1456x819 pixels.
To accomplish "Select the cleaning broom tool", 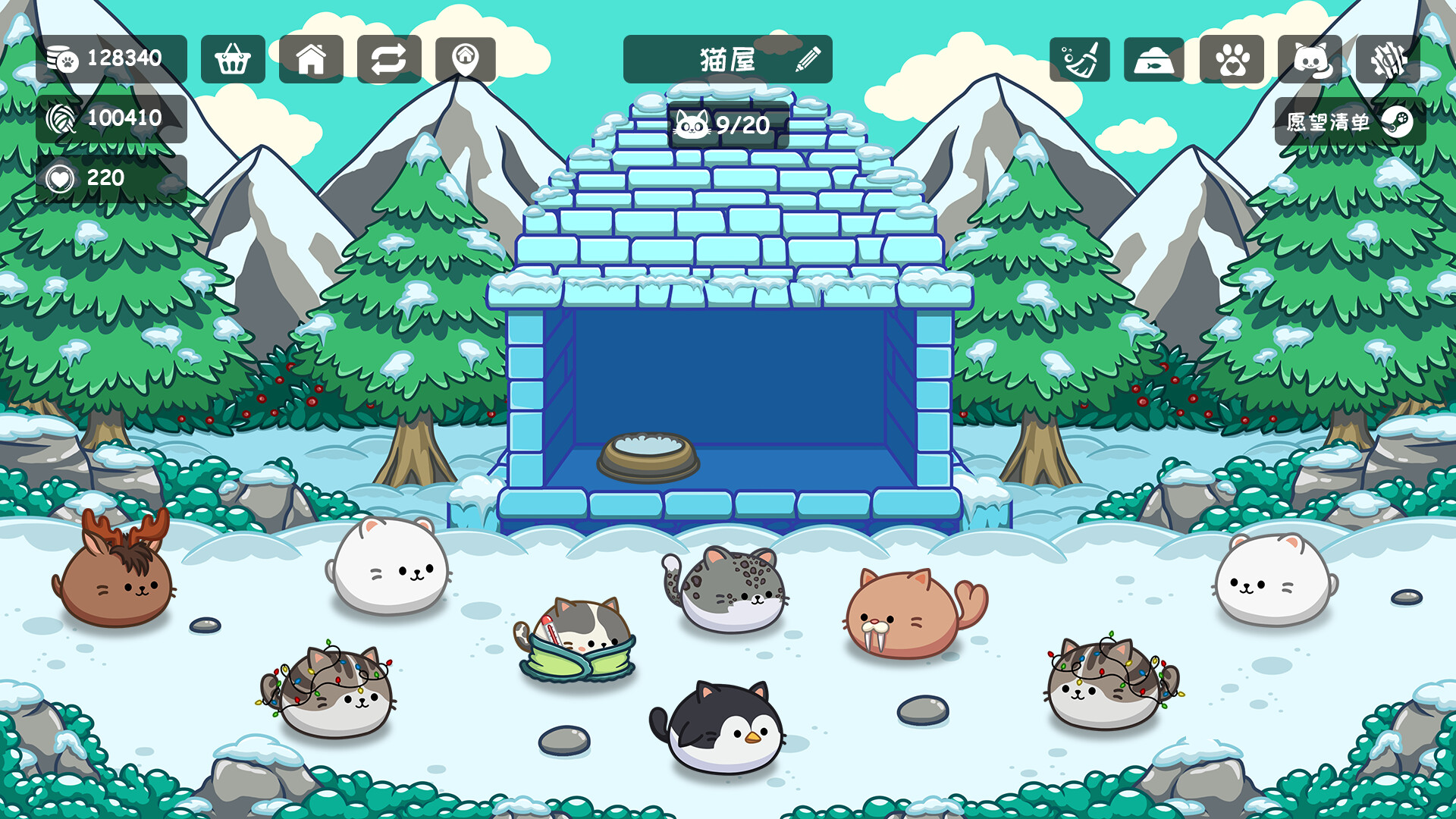I will (x=1080, y=60).
